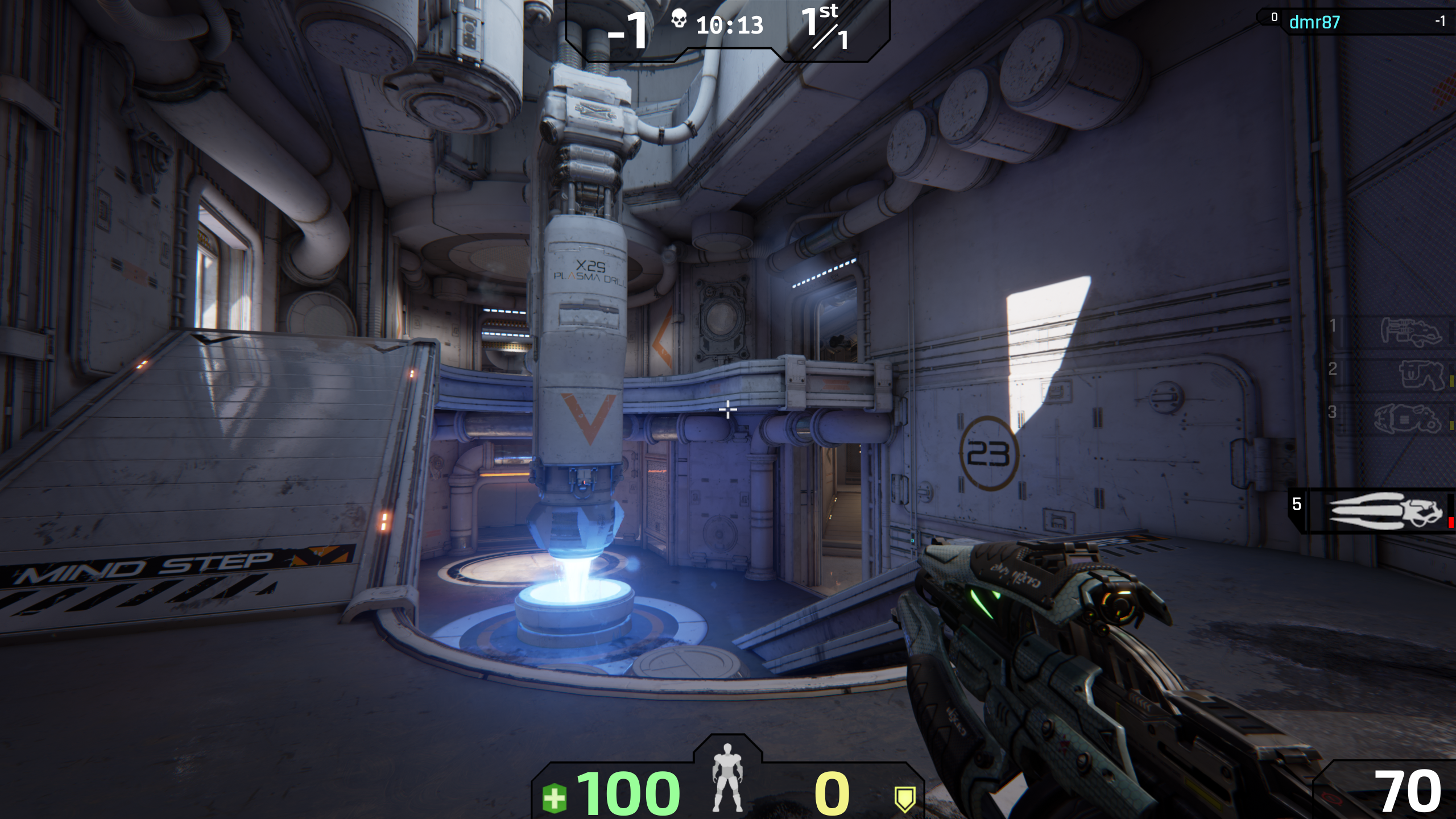Click the dmr87 player row in scoreboard
The height and width of the screenshot is (819, 1456).
[x=1354, y=22]
